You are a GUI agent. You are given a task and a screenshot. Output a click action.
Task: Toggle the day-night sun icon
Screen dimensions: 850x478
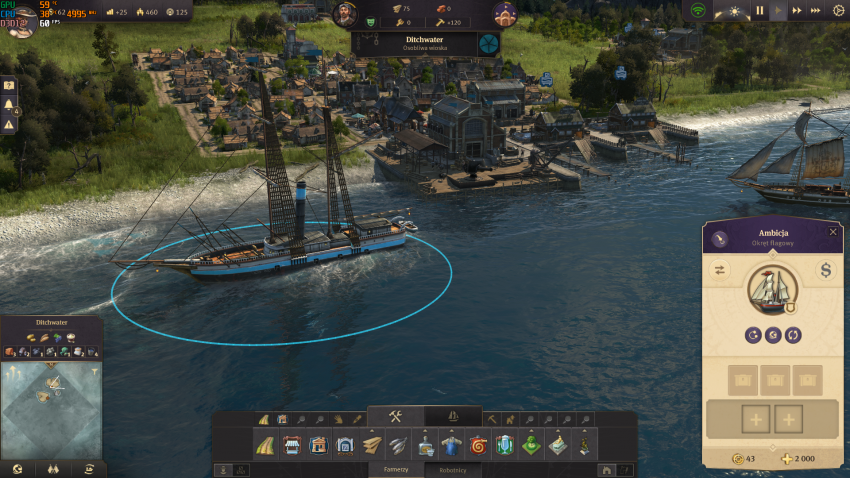point(735,11)
